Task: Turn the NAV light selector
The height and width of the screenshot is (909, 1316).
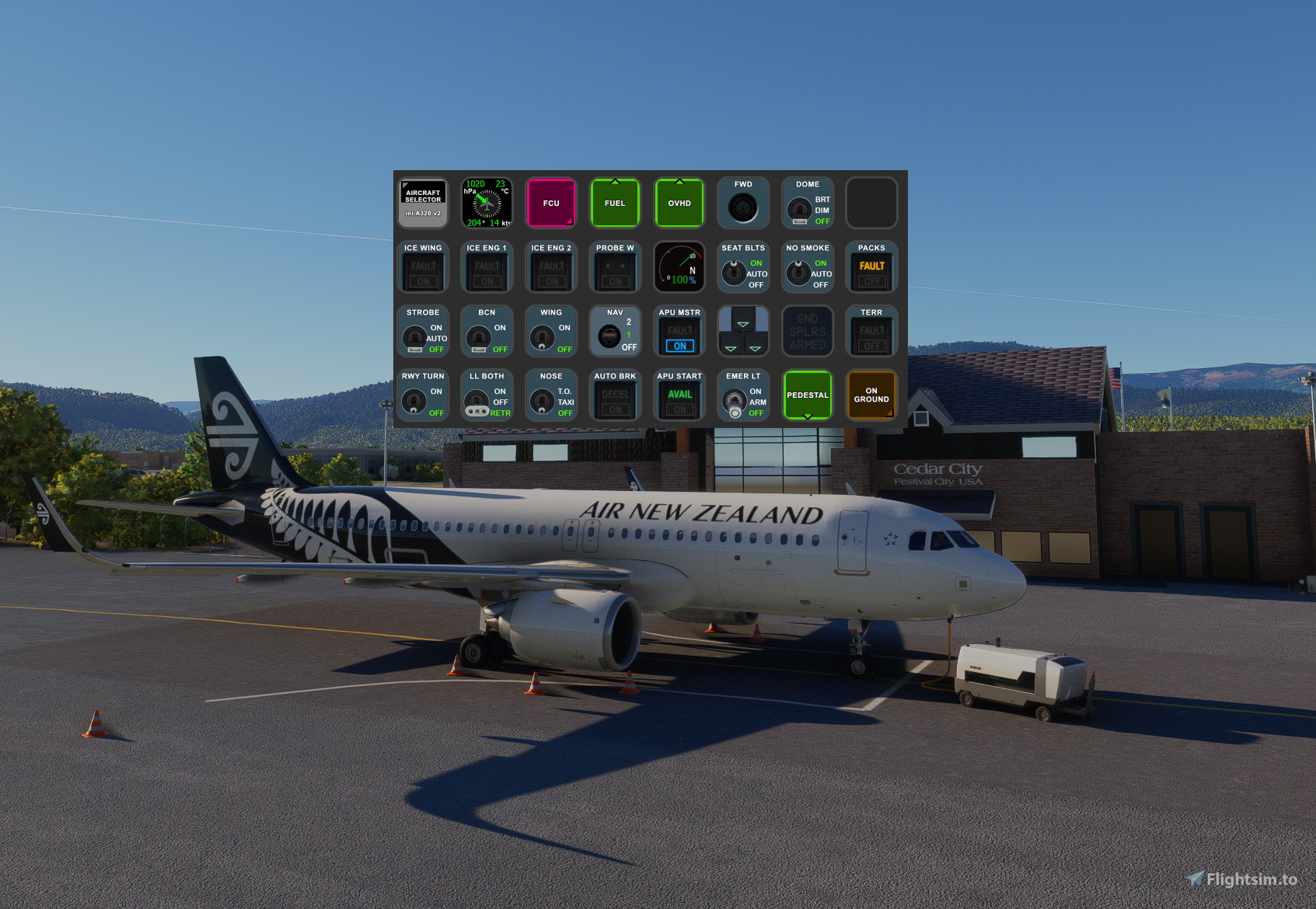Action: tap(615, 331)
